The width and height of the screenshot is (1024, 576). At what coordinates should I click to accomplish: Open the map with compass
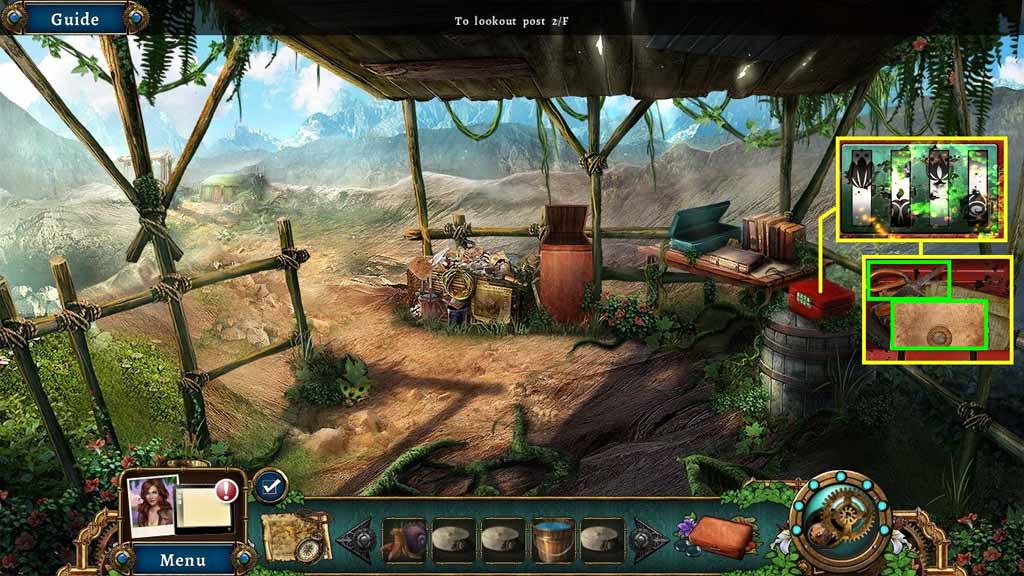coord(296,539)
